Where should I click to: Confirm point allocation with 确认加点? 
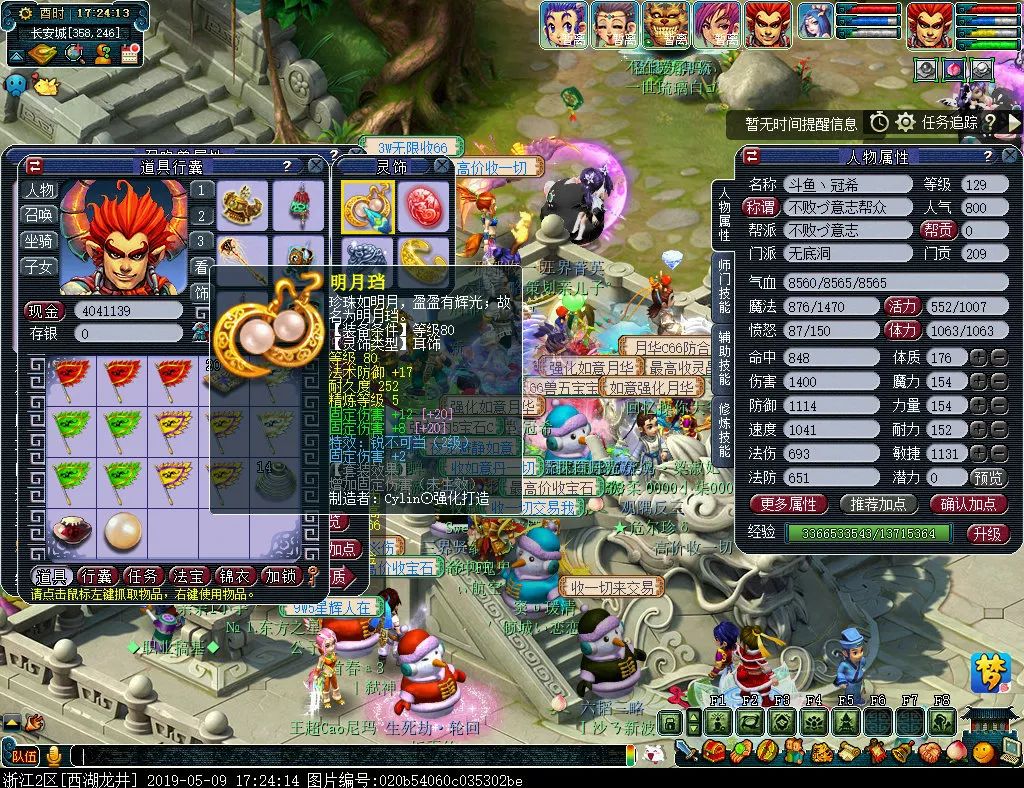tap(968, 504)
